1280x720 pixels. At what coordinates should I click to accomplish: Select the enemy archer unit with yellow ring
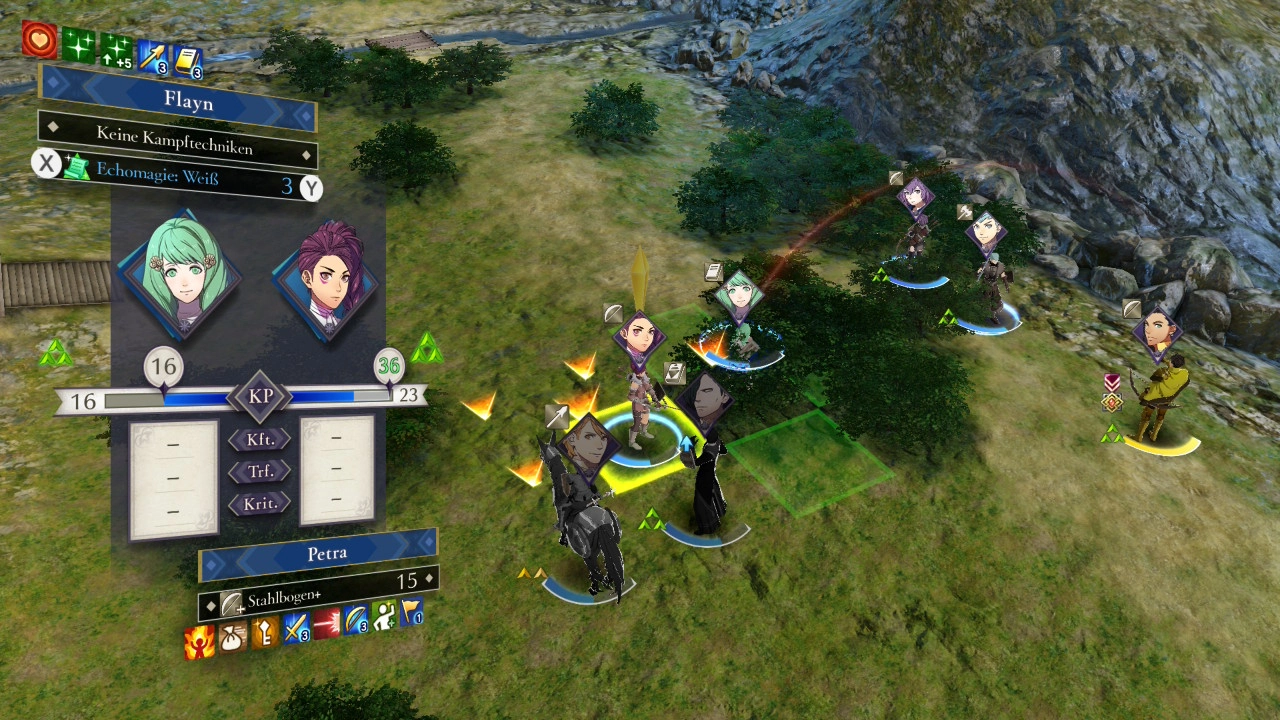click(x=1160, y=400)
